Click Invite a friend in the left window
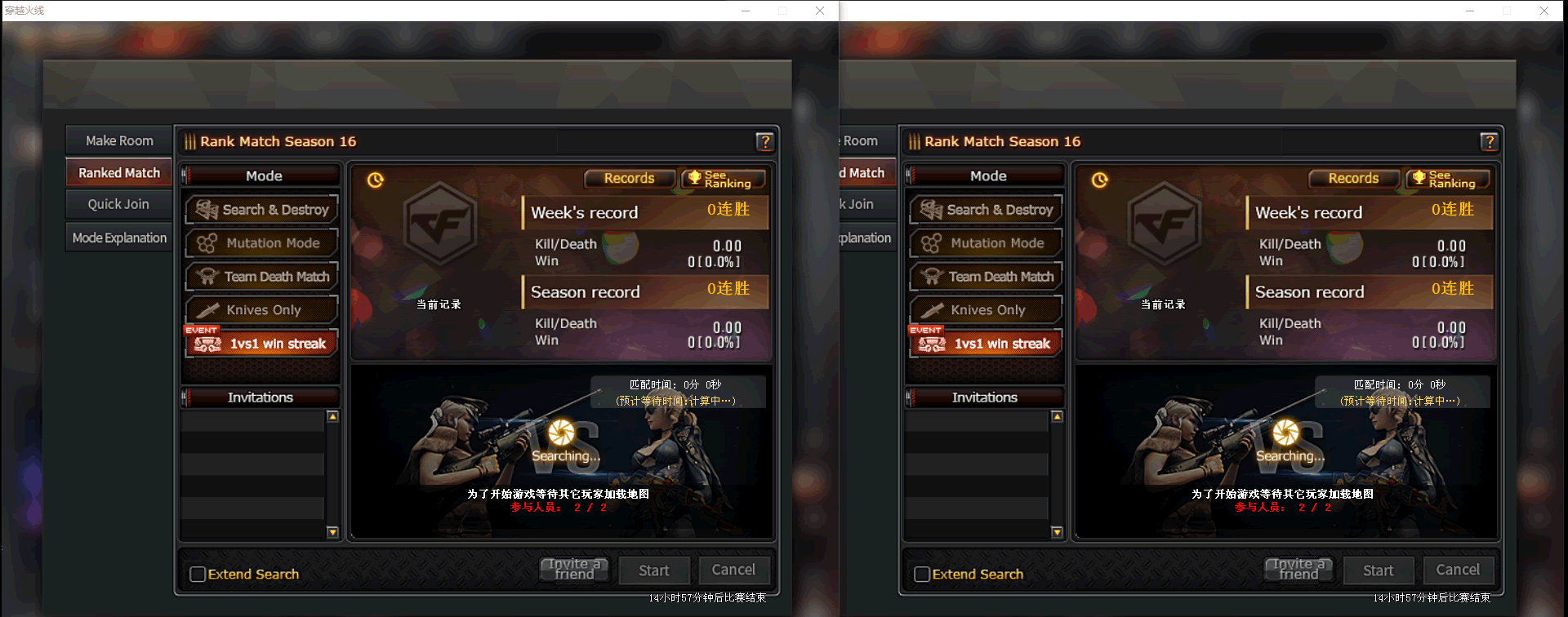Image resolution: width=1568 pixels, height=617 pixels. tap(574, 569)
